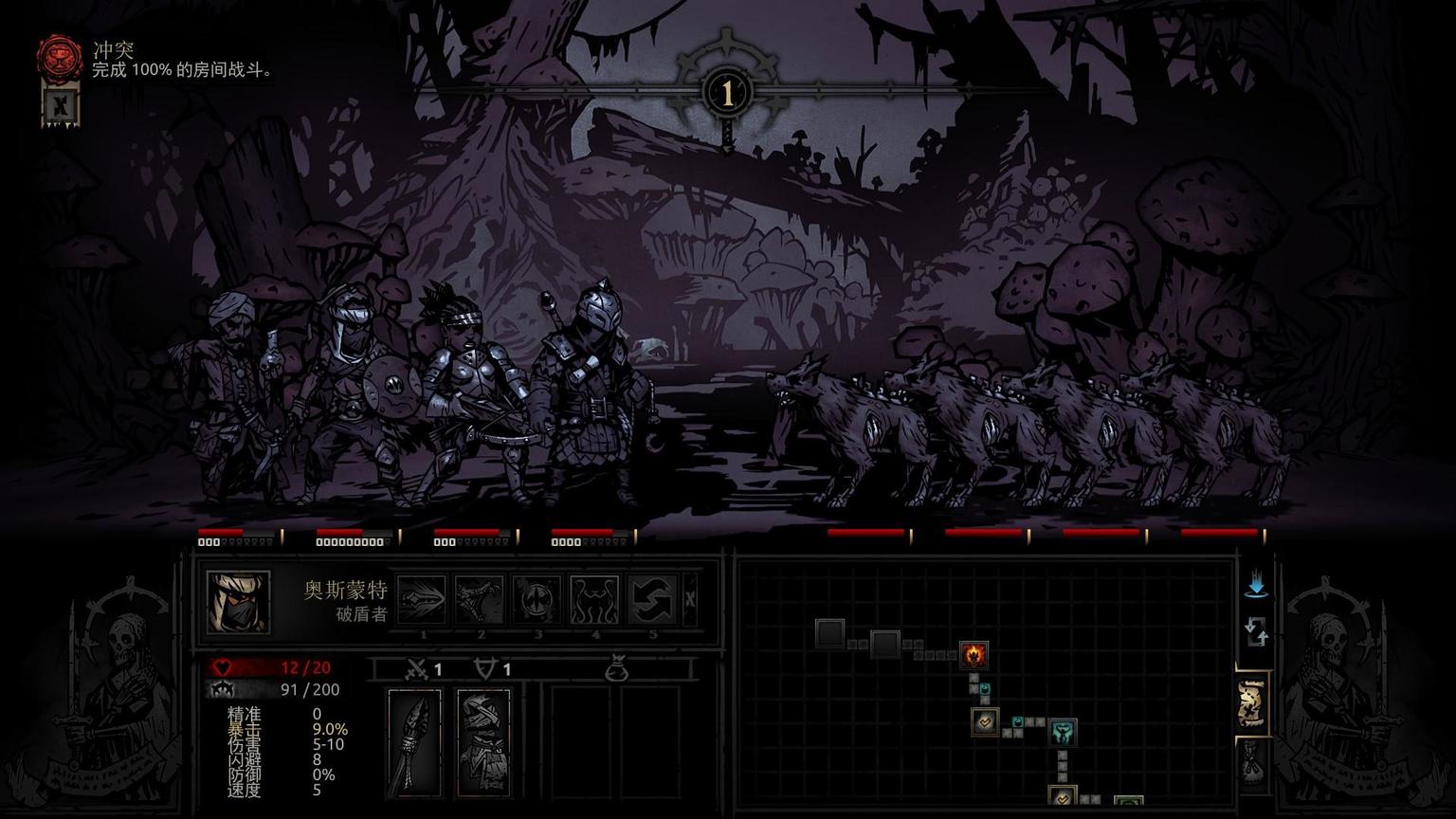Choose the round shield skill in slot 3
1456x819 pixels.
(x=537, y=600)
